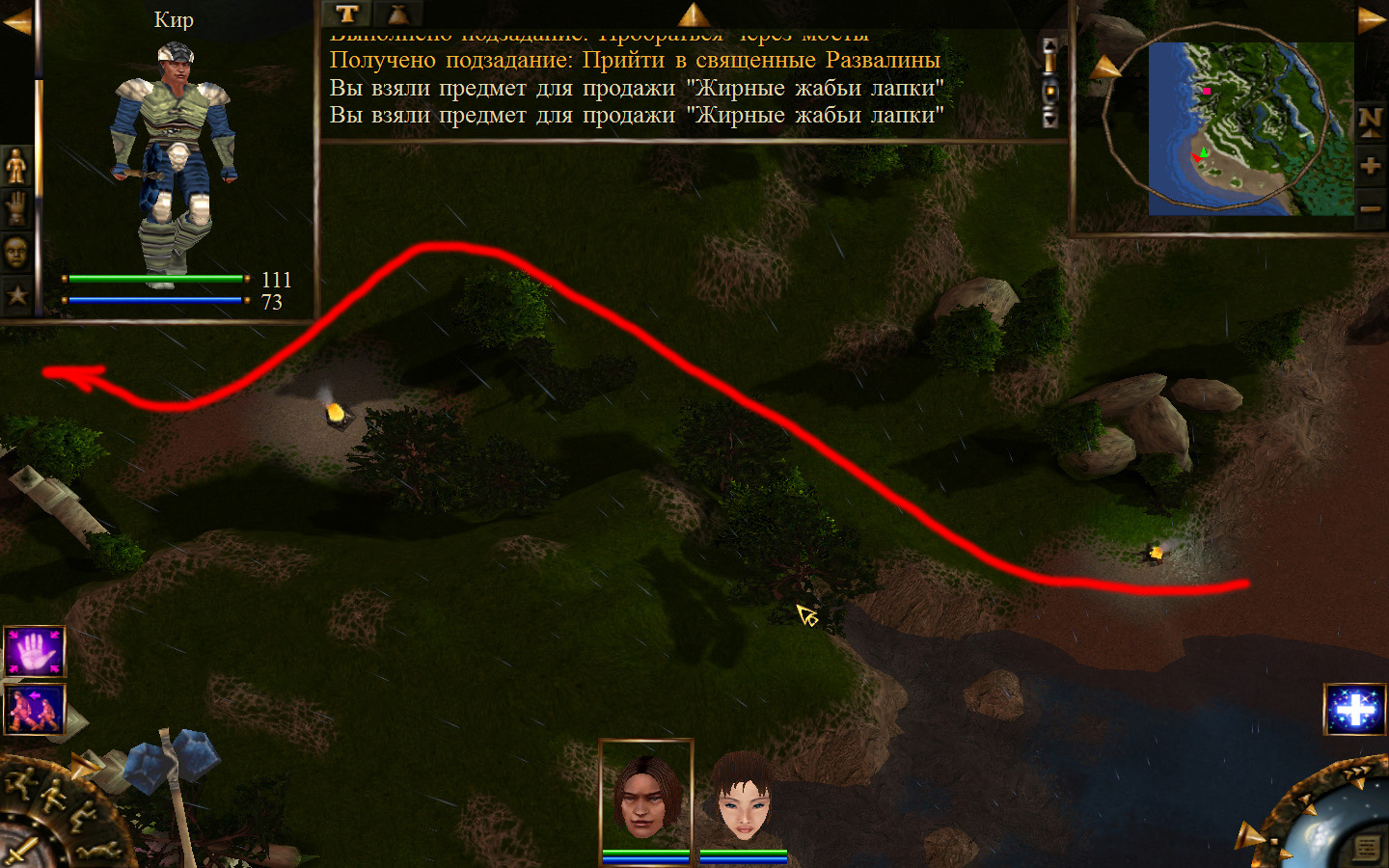Open the journal scroll icon in the corner
The height and width of the screenshot is (868, 1389).
(x=1366, y=848)
